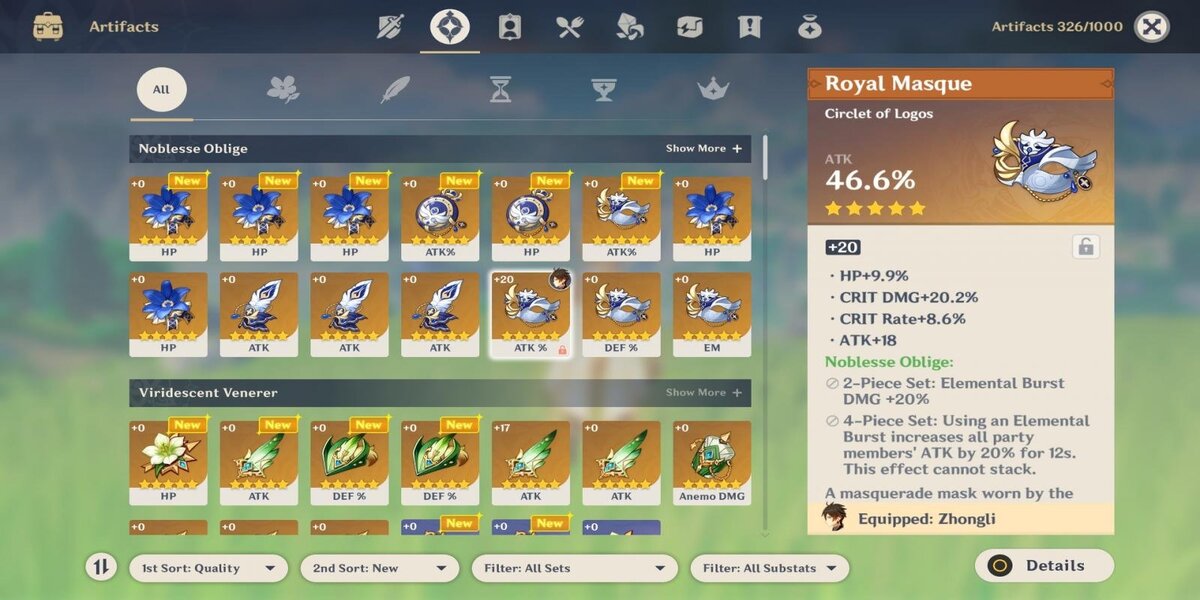Filter artifacts by flower slot
This screenshot has height=600, width=1200.
coord(283,90)
